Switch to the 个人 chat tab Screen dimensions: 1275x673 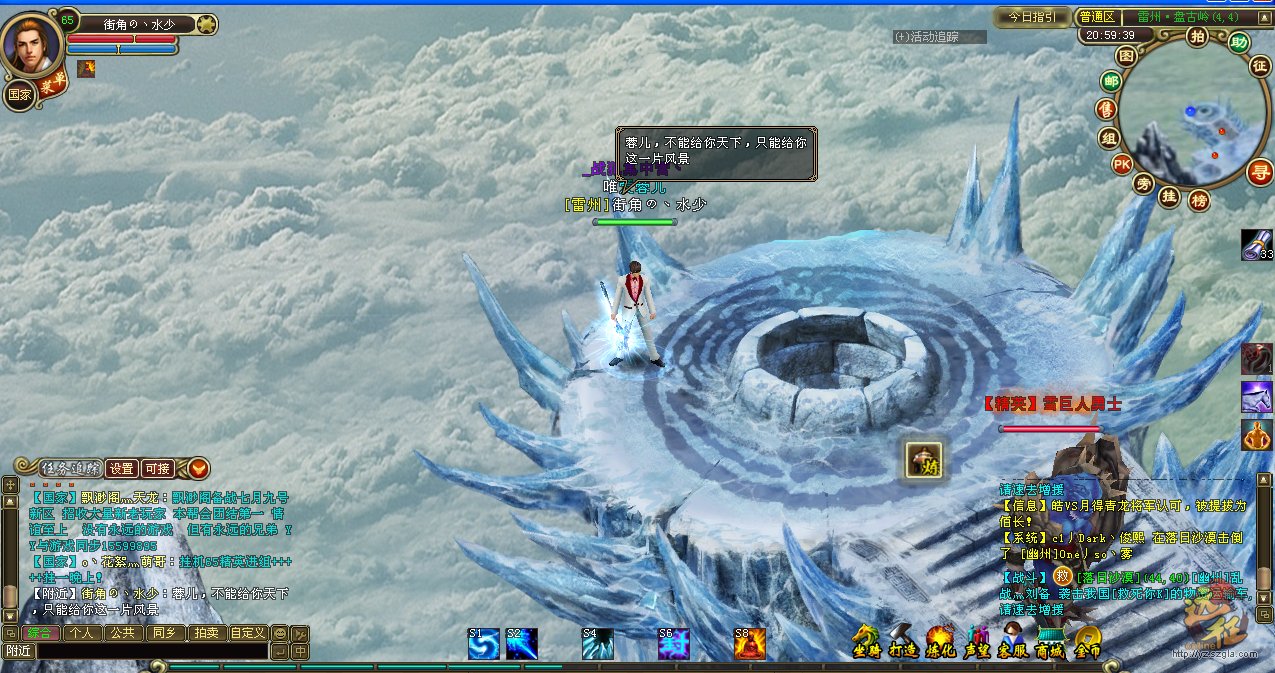point(81,632)
